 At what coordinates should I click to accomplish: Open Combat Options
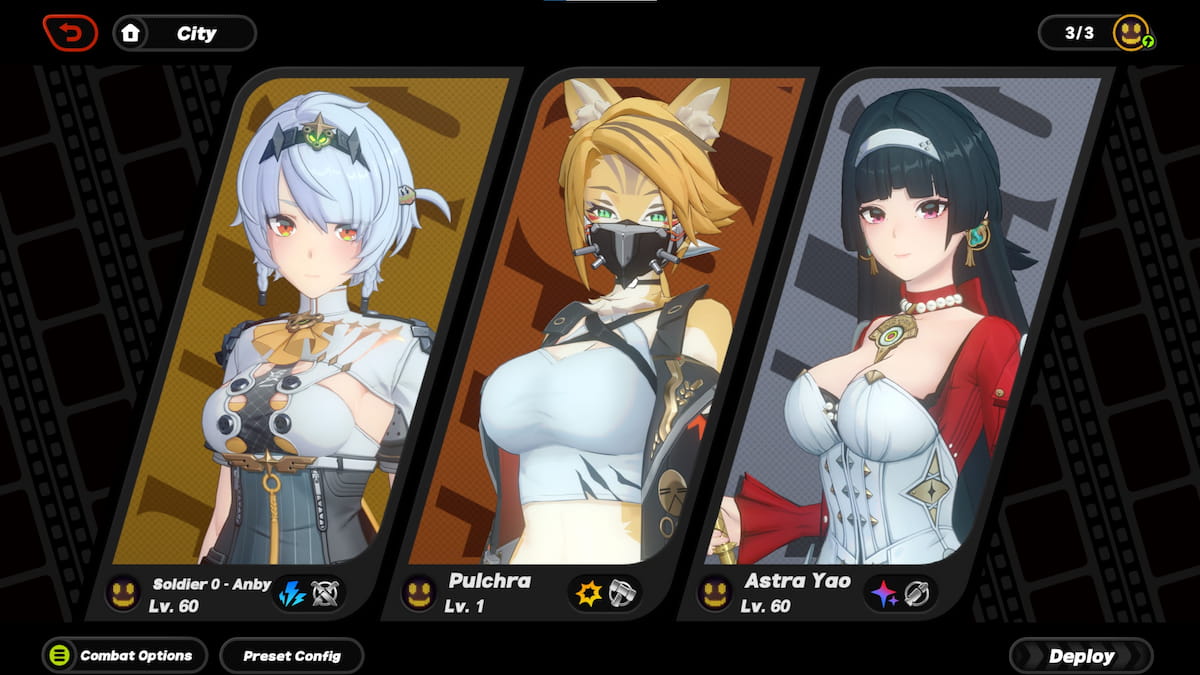click(125, 656)
